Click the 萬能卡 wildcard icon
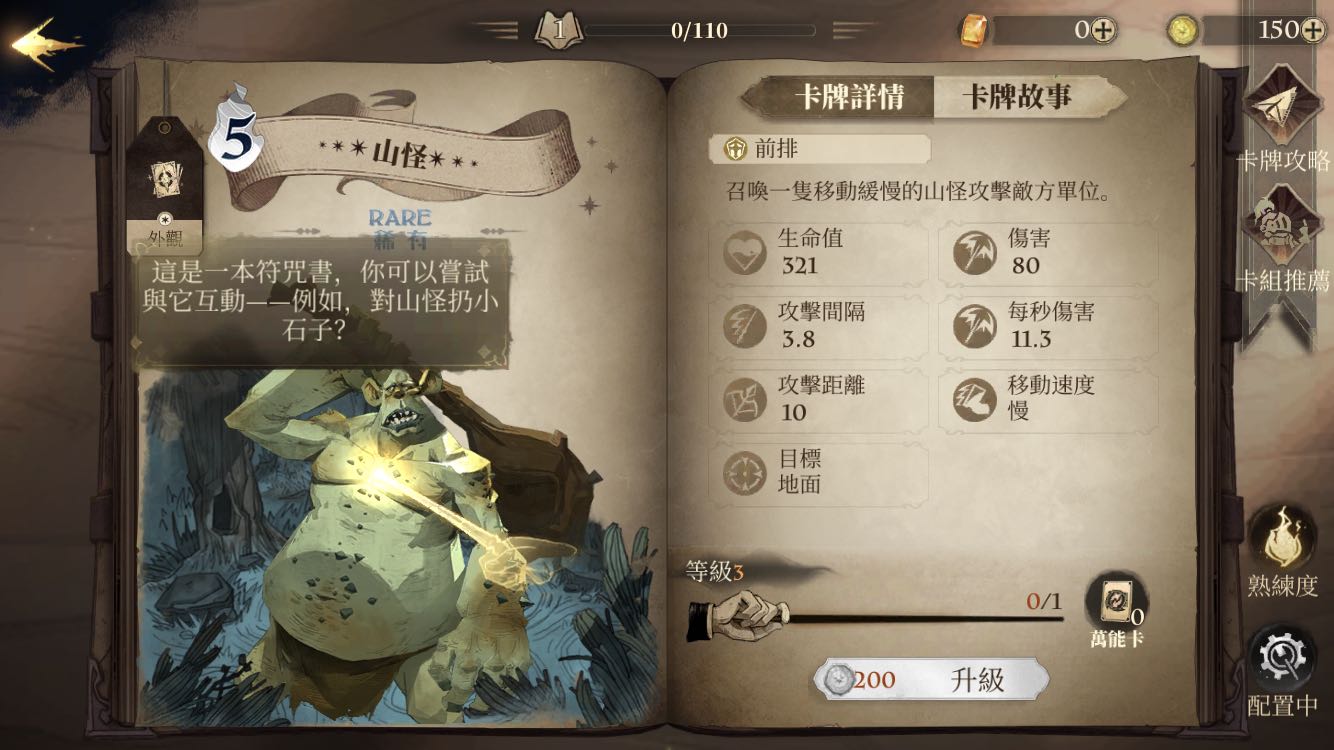The width and height of the screenshot is (1334, 750). 1114,606
